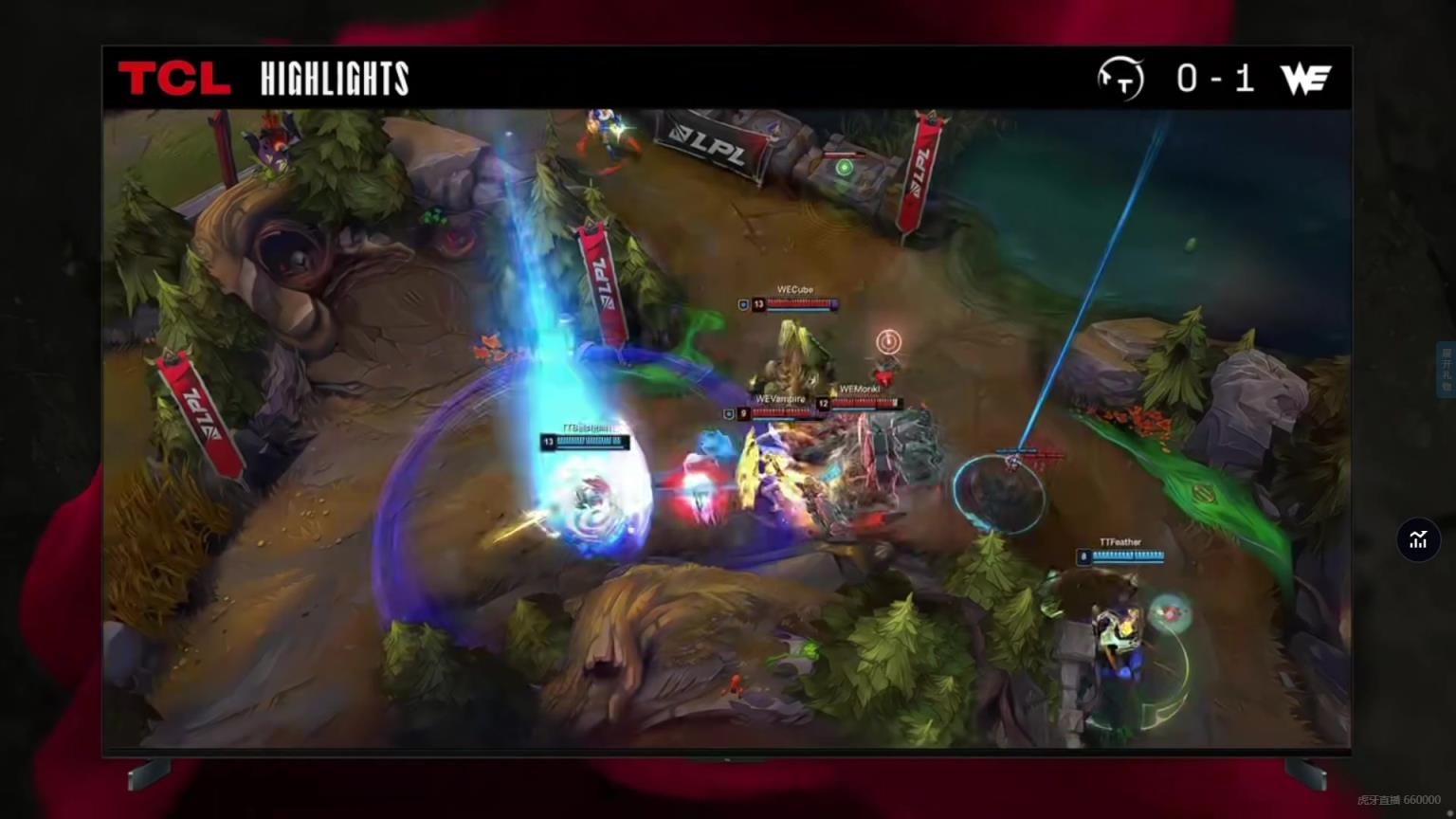
Task: Expand the blue gift panel side tab
Action: [x=1447, y=370]
